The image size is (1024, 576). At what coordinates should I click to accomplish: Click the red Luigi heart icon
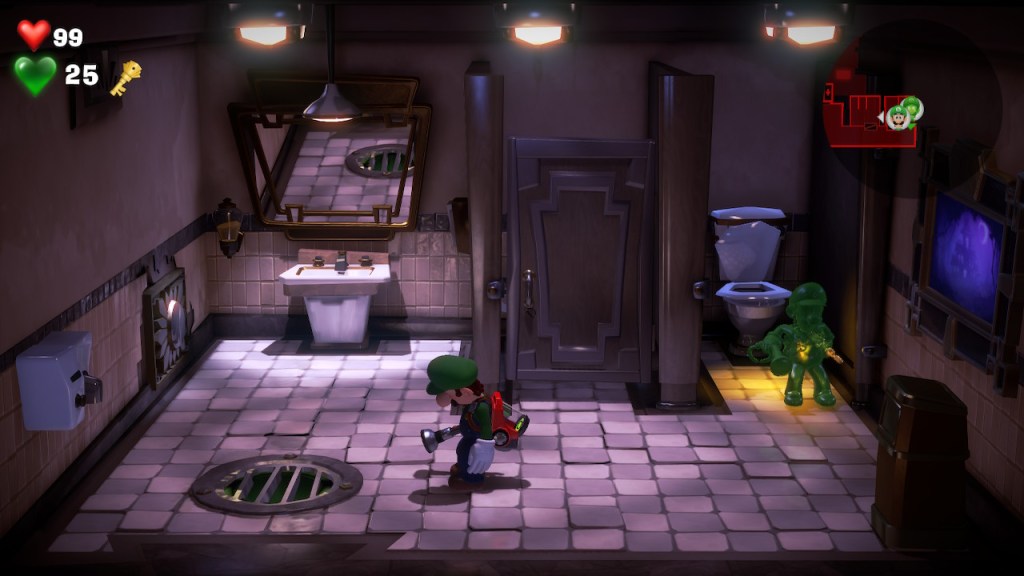(x=33, y=35)
